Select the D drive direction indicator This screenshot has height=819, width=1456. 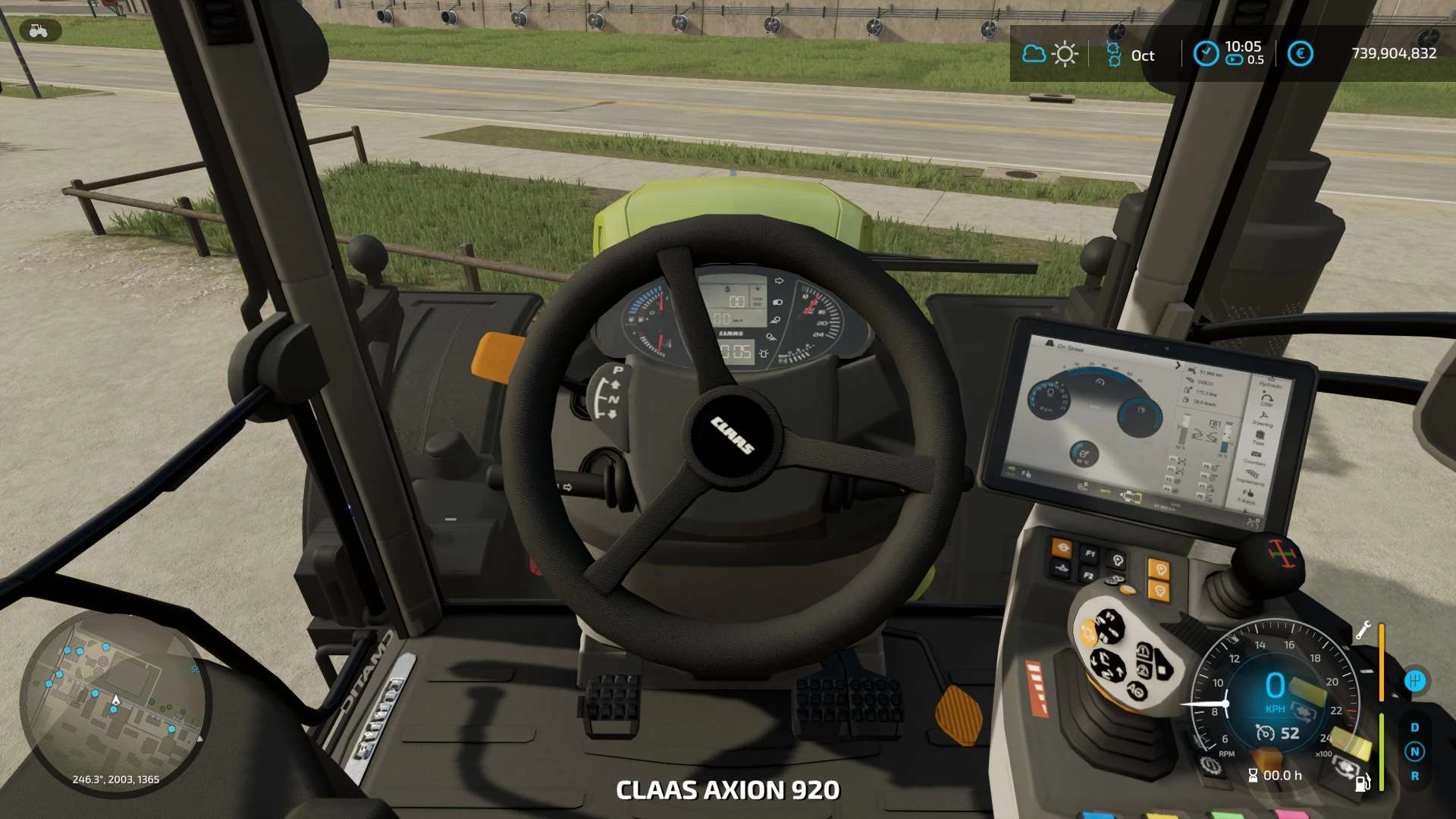tap(1414, 727)
